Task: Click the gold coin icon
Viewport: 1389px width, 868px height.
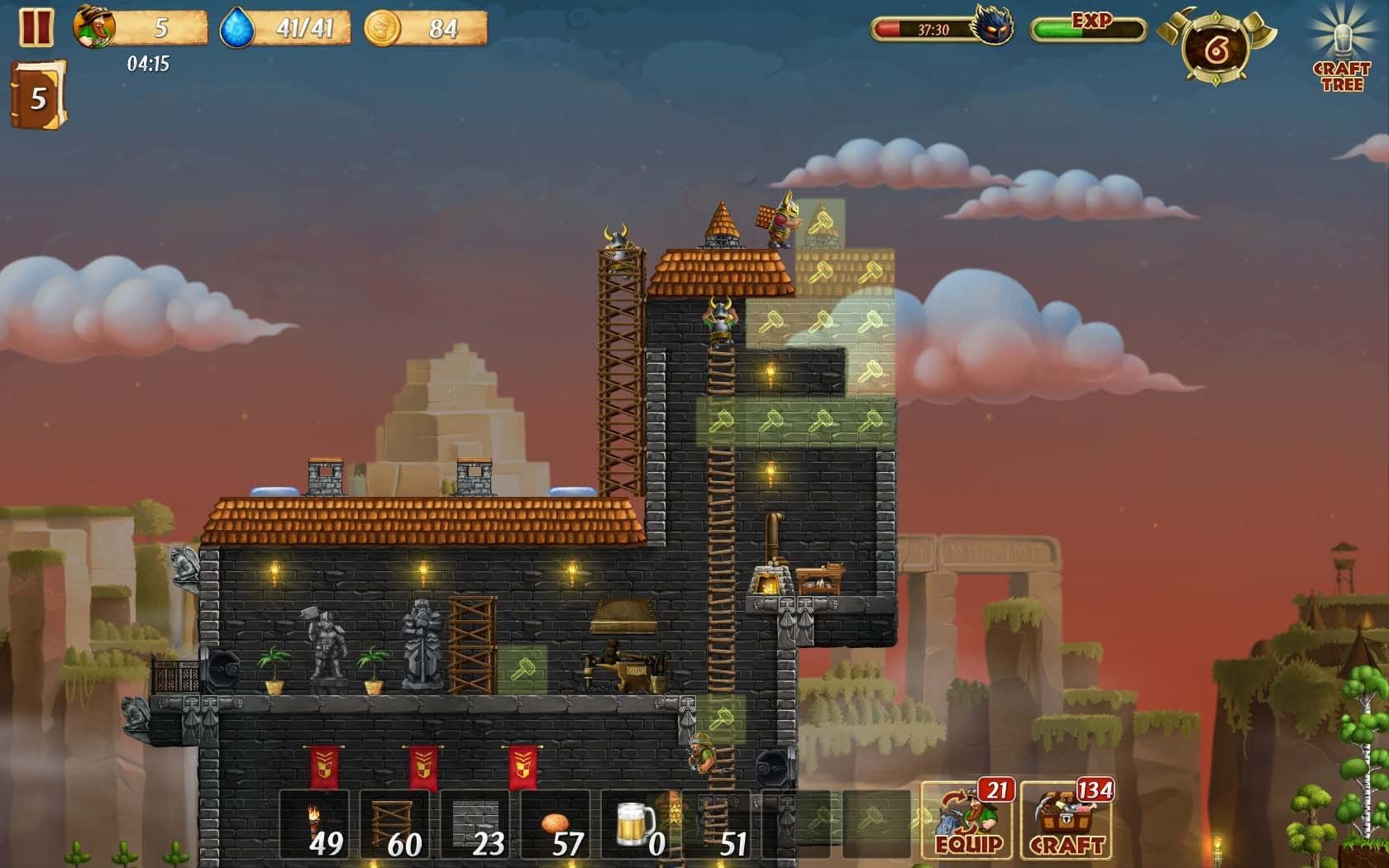Action: coord(383,28)
